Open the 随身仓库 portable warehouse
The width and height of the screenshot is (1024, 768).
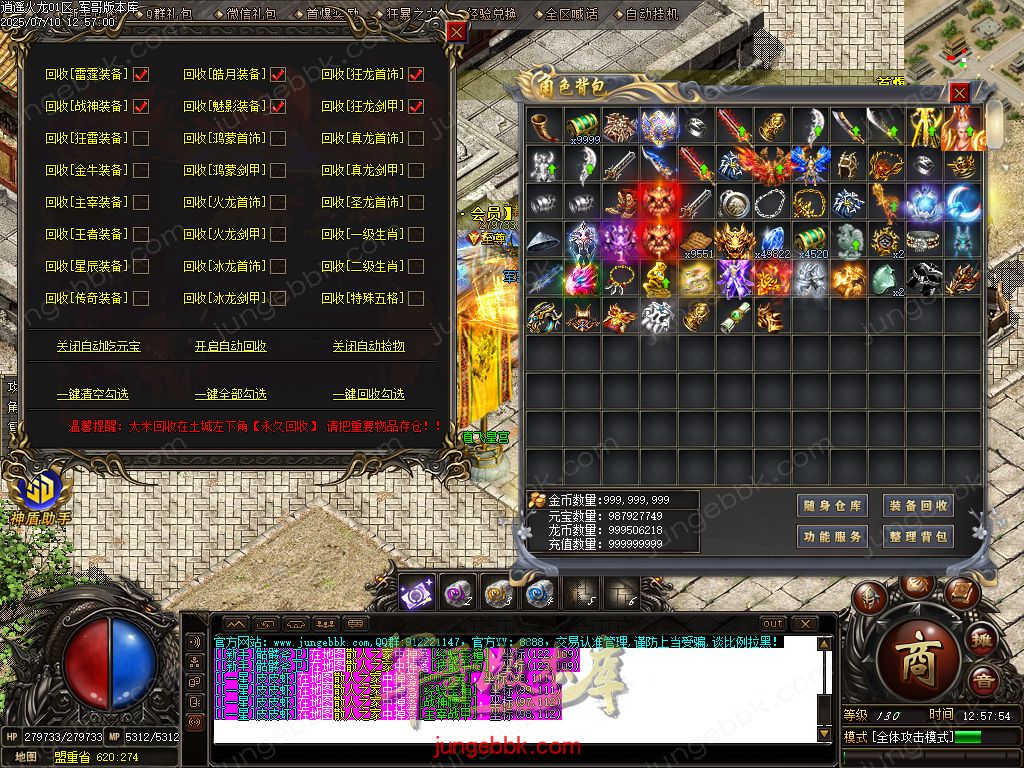pyautogui.click(x=832, y=506)
